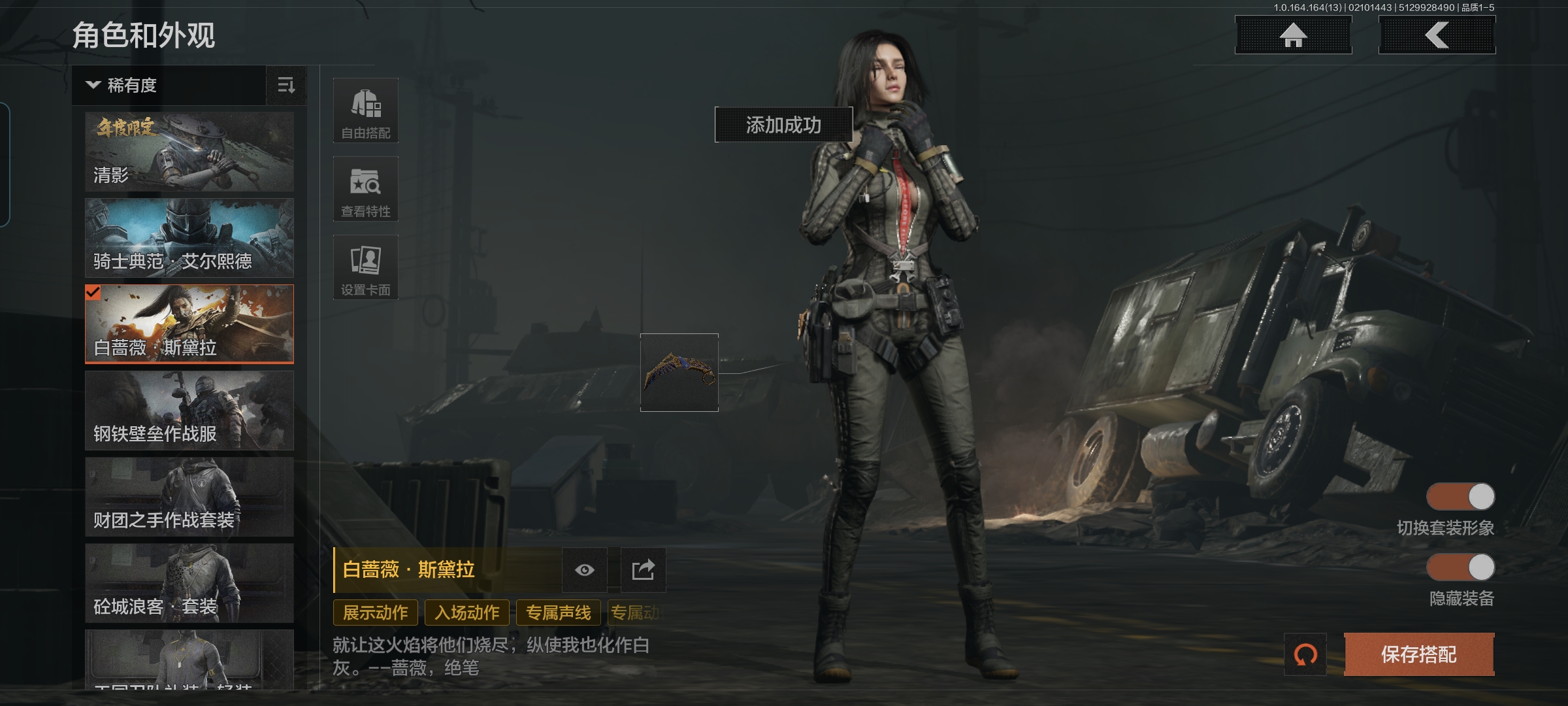Share the outfit via share icon

pyautogui.click(x=643, y=570)
